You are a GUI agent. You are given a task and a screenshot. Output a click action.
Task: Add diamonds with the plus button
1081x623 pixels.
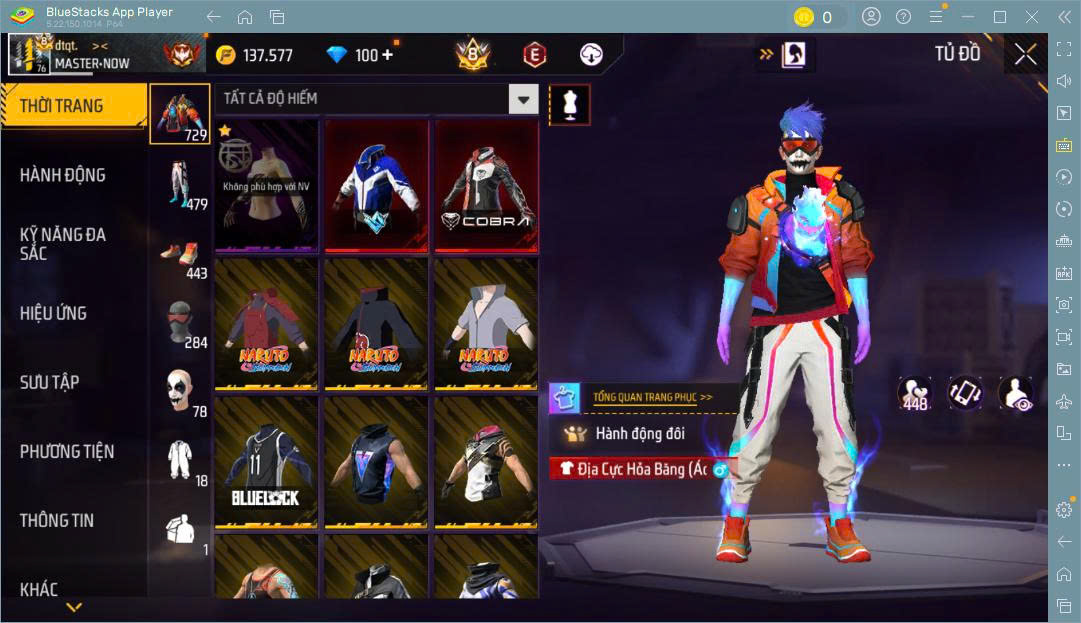[387, 55]
